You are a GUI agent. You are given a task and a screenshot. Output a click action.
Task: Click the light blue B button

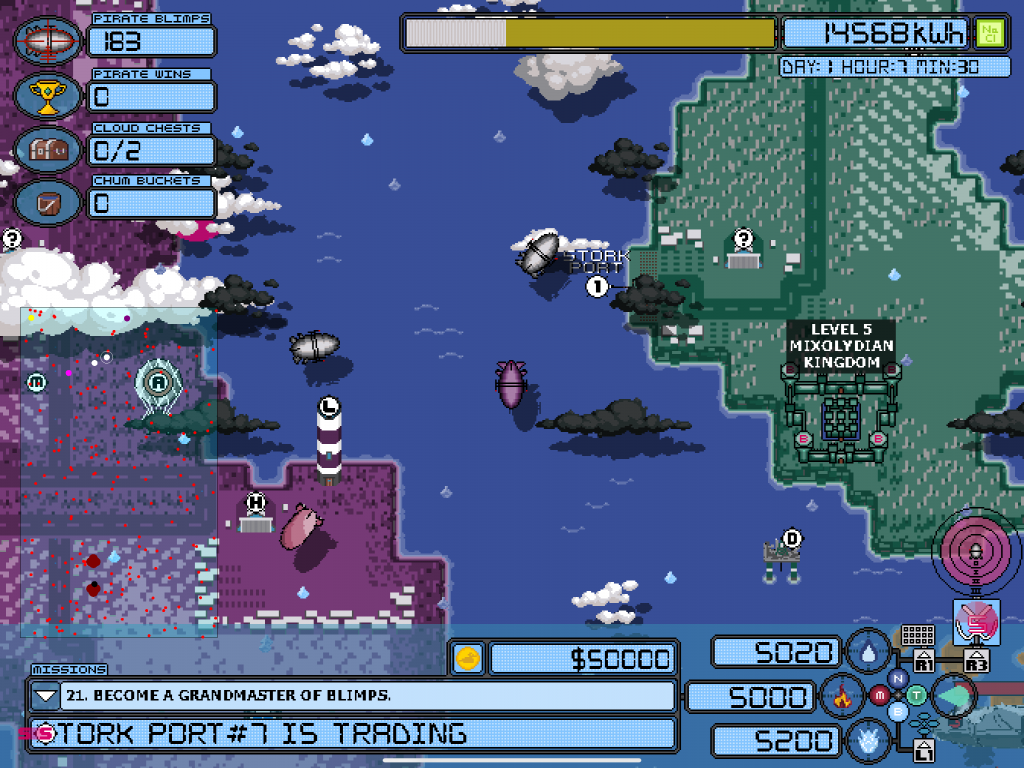pyautogui.click(x=897, y=712)
